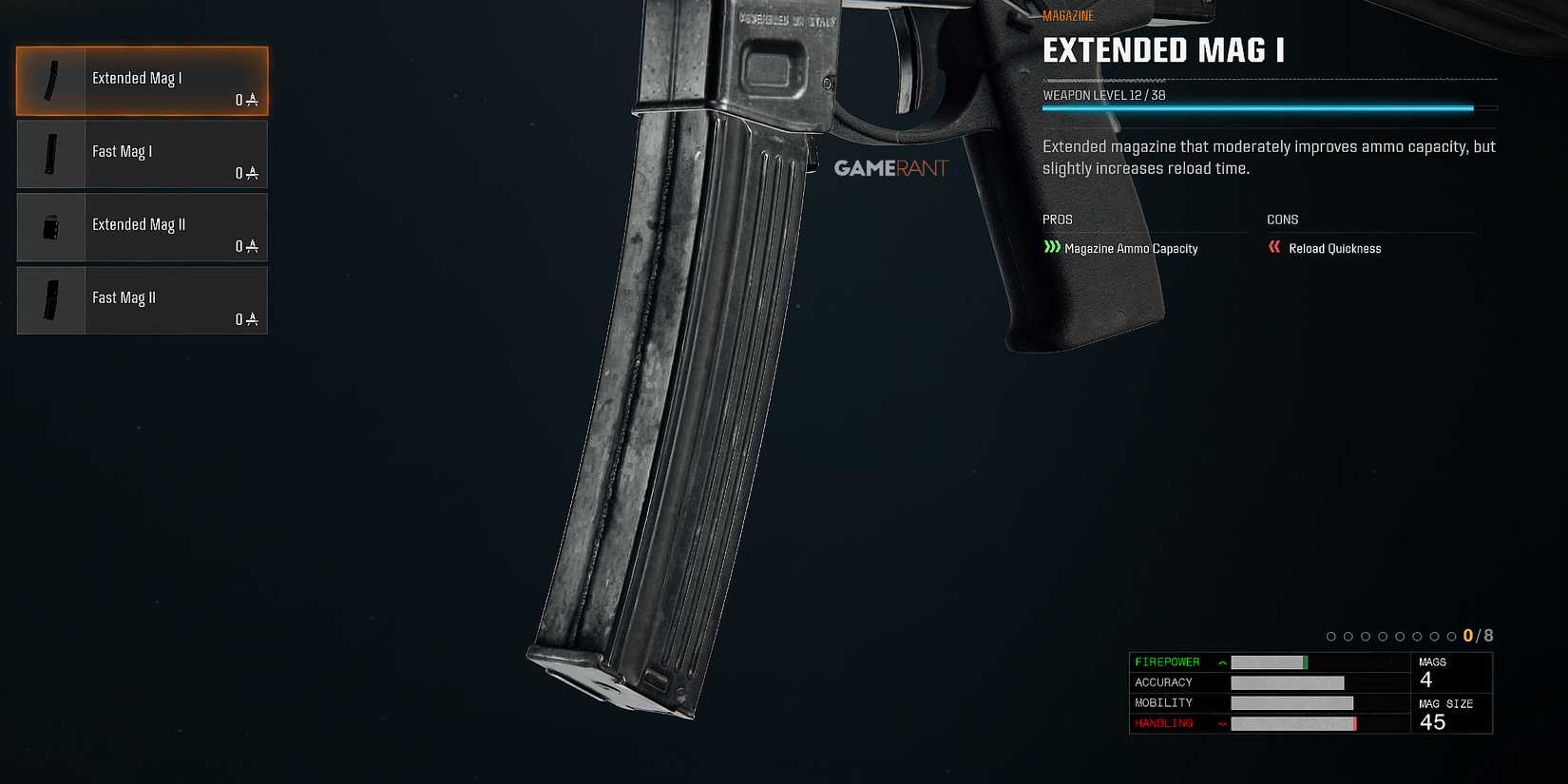Click the Fast Mag II magazine icon
This screenshot has height=784, width=1568.
coord(49,300)
